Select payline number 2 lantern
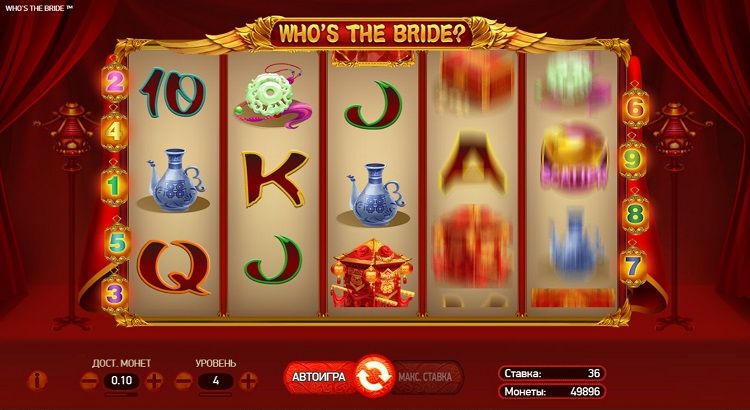 (x=115, y=81)
